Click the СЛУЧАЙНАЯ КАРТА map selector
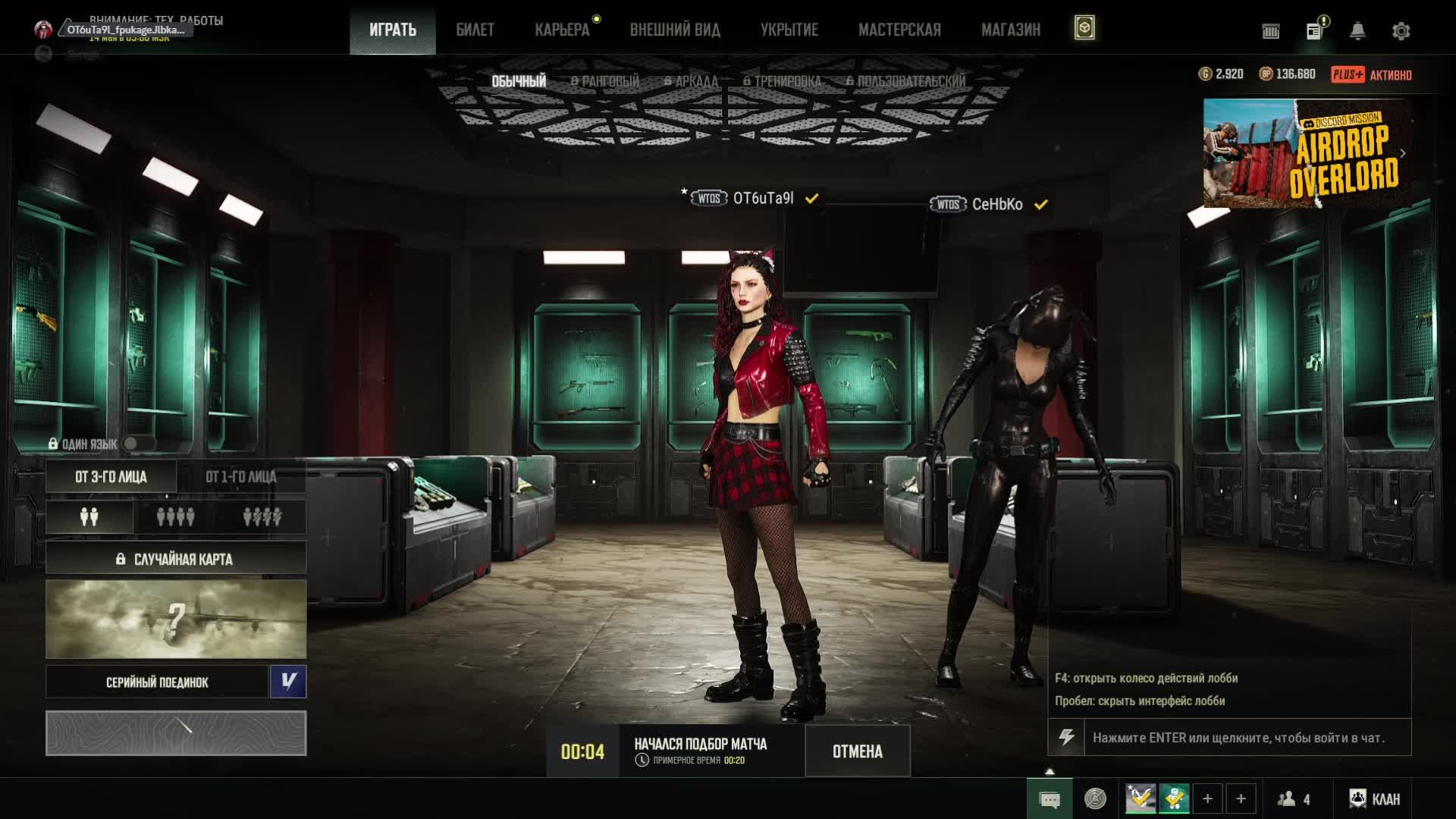1456x819 pixels. [x=176, y=559]
